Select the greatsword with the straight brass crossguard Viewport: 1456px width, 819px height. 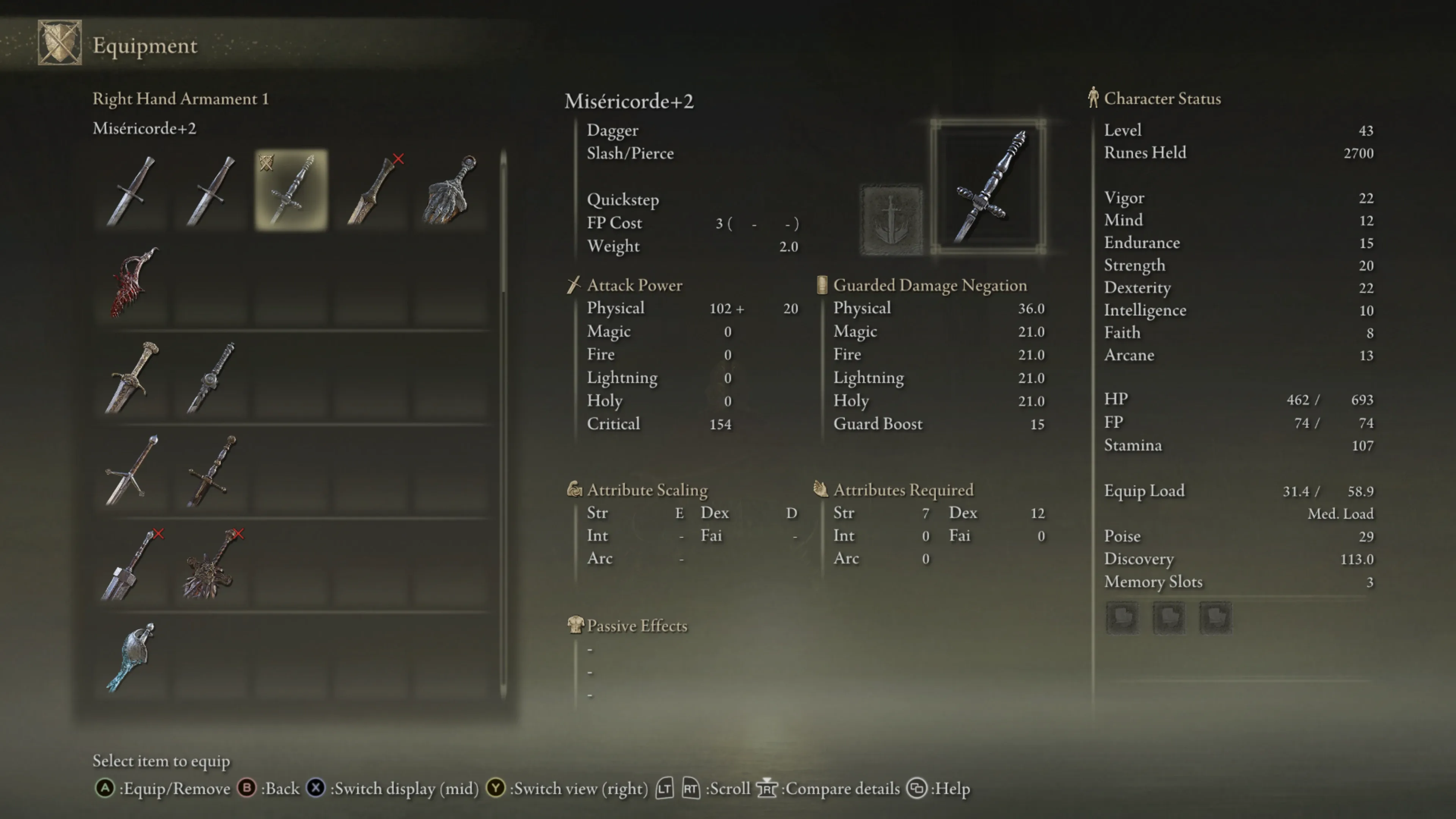pos(212,470)
